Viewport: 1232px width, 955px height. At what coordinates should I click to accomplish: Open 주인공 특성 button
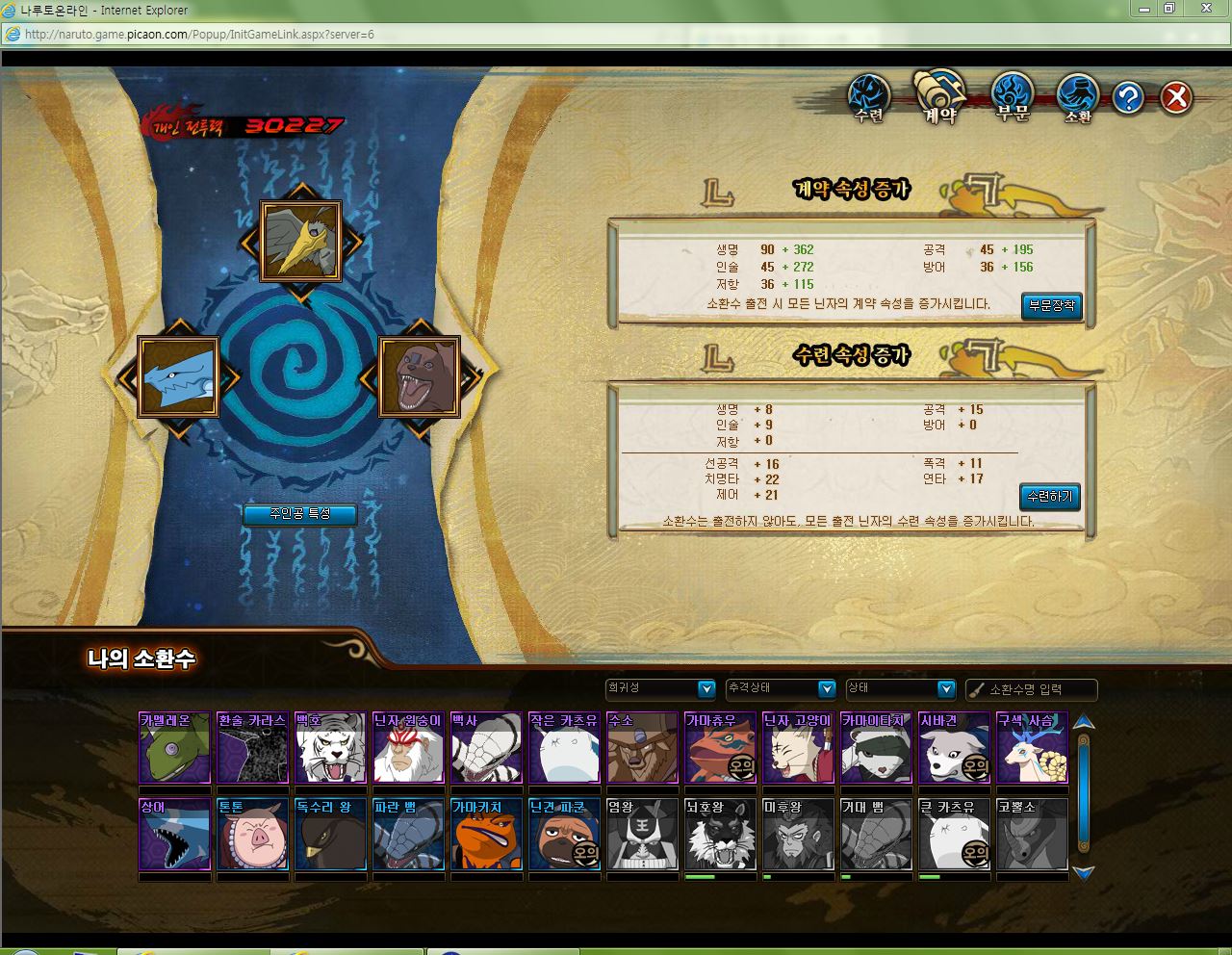pyautogui.click(x=299, y=514)
